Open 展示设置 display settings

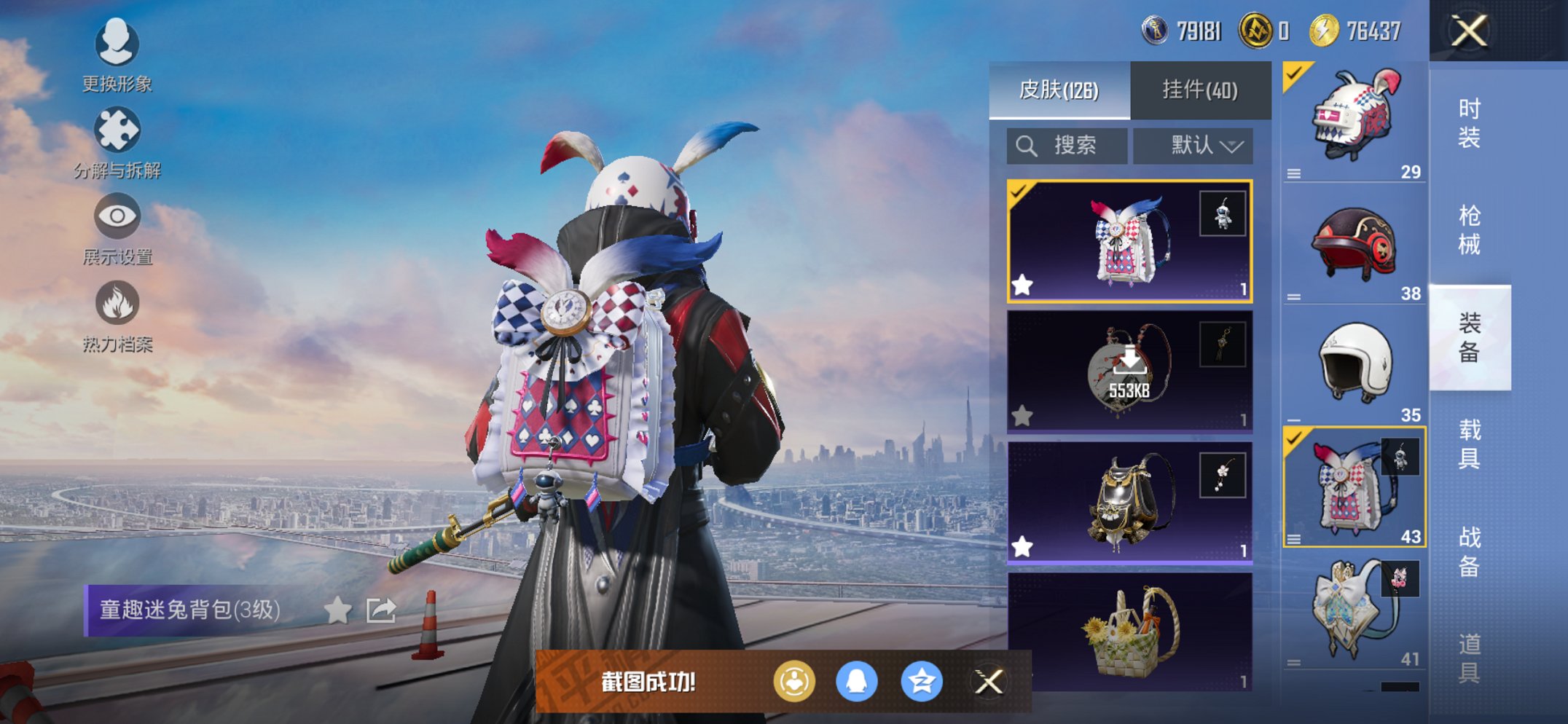(x=117, y=233)
